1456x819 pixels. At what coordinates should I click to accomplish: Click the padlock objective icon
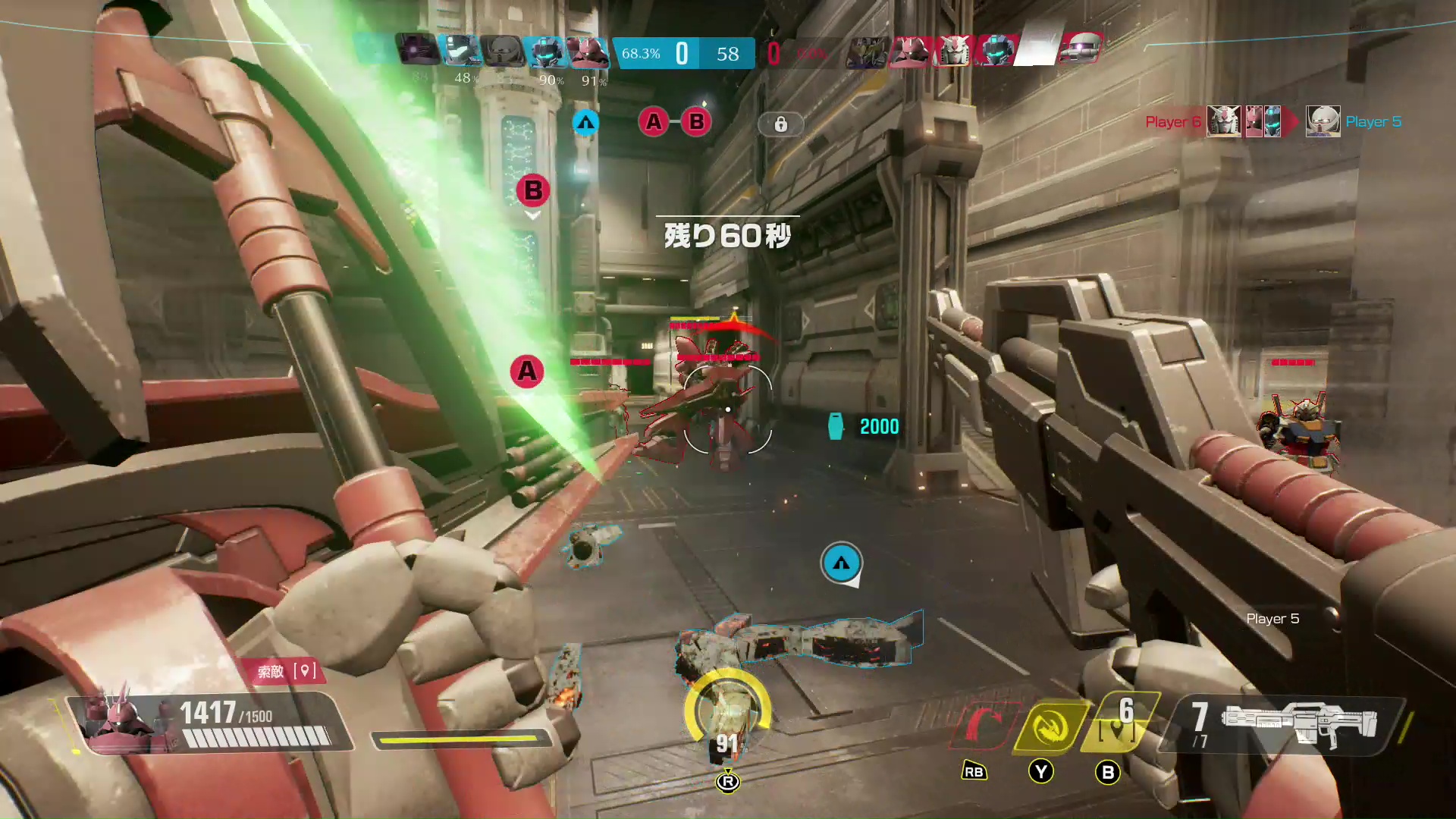pyautogui.click(x=780, y=124)
